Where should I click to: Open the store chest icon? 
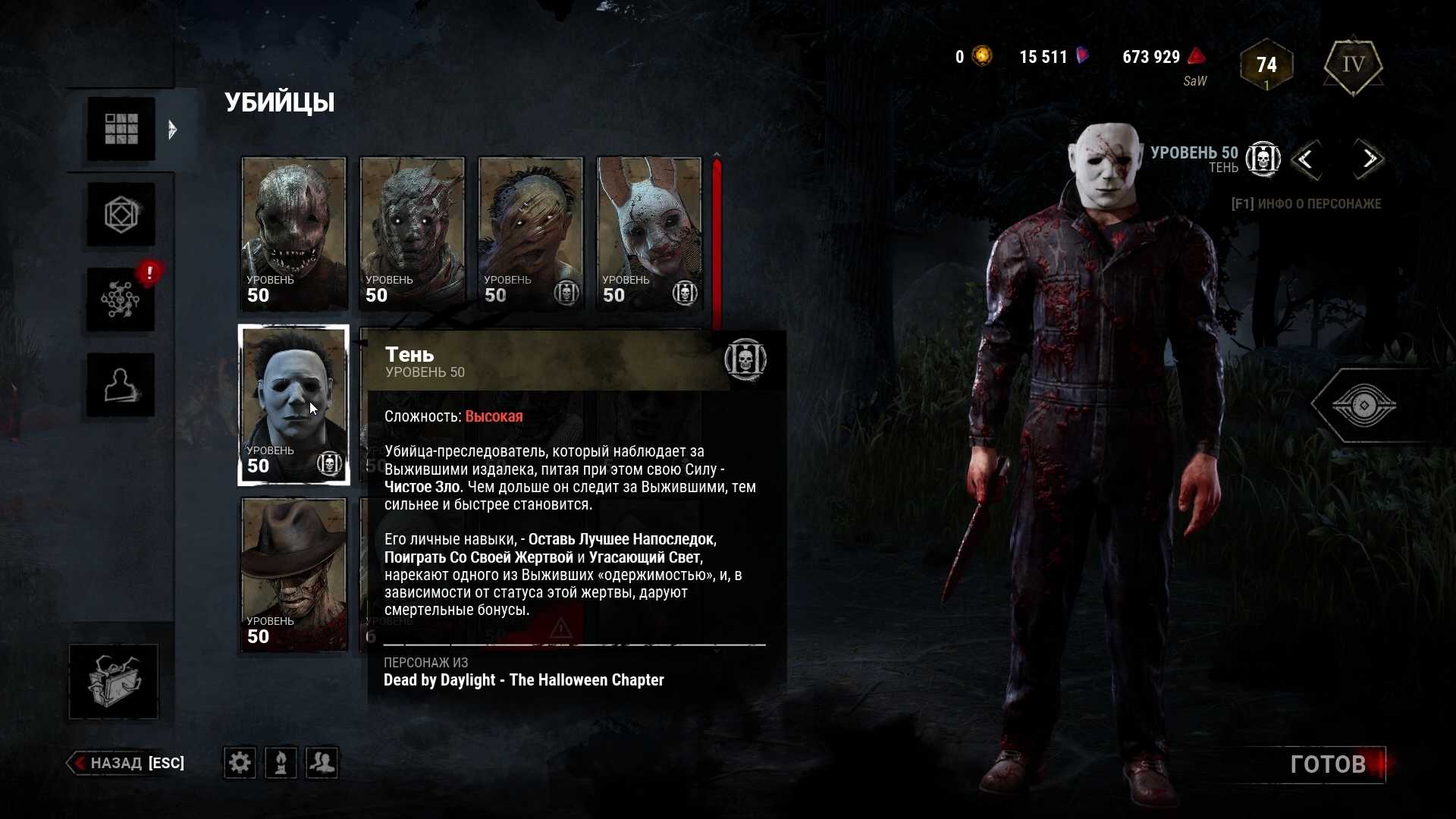[x=114, y=681]
